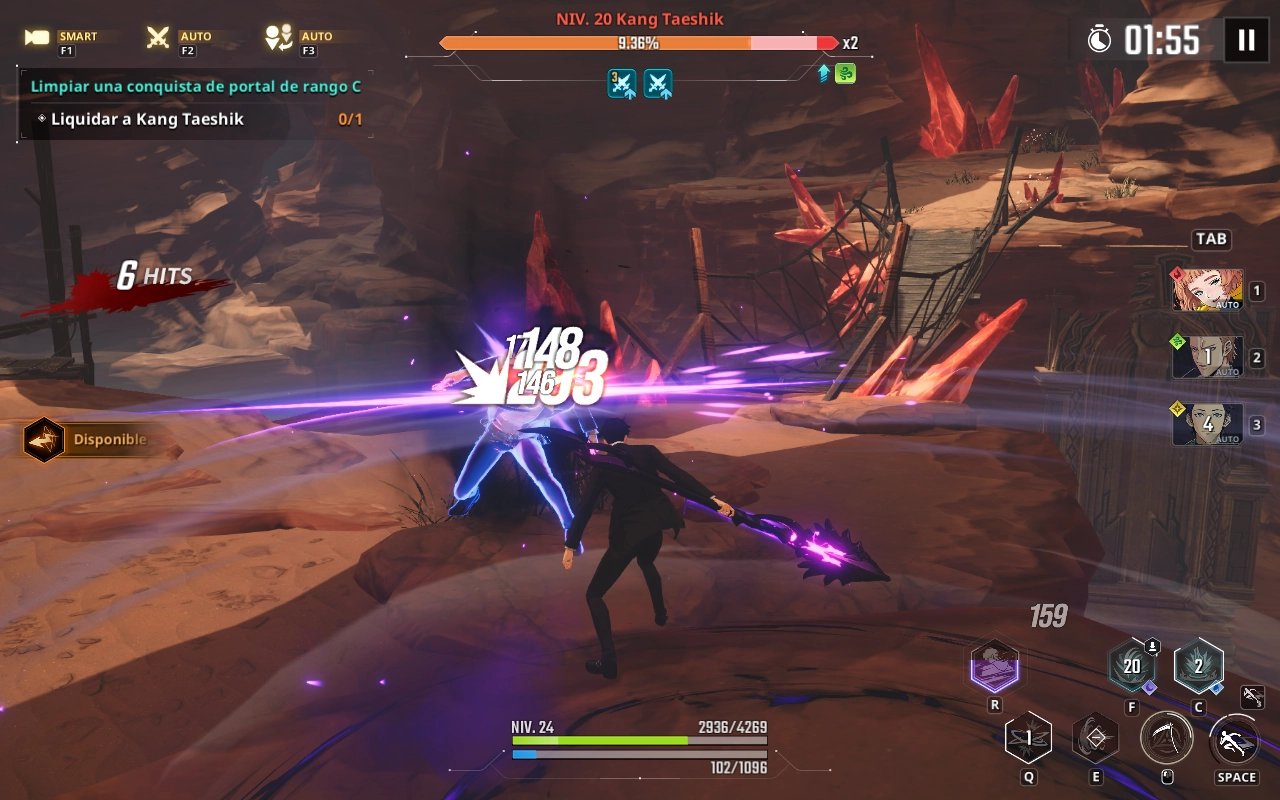Viewport: 1280px width, 800px height.
Task: Summon the green wind-element hunter
Action: pyautogui.click(x=1208, y=357)
